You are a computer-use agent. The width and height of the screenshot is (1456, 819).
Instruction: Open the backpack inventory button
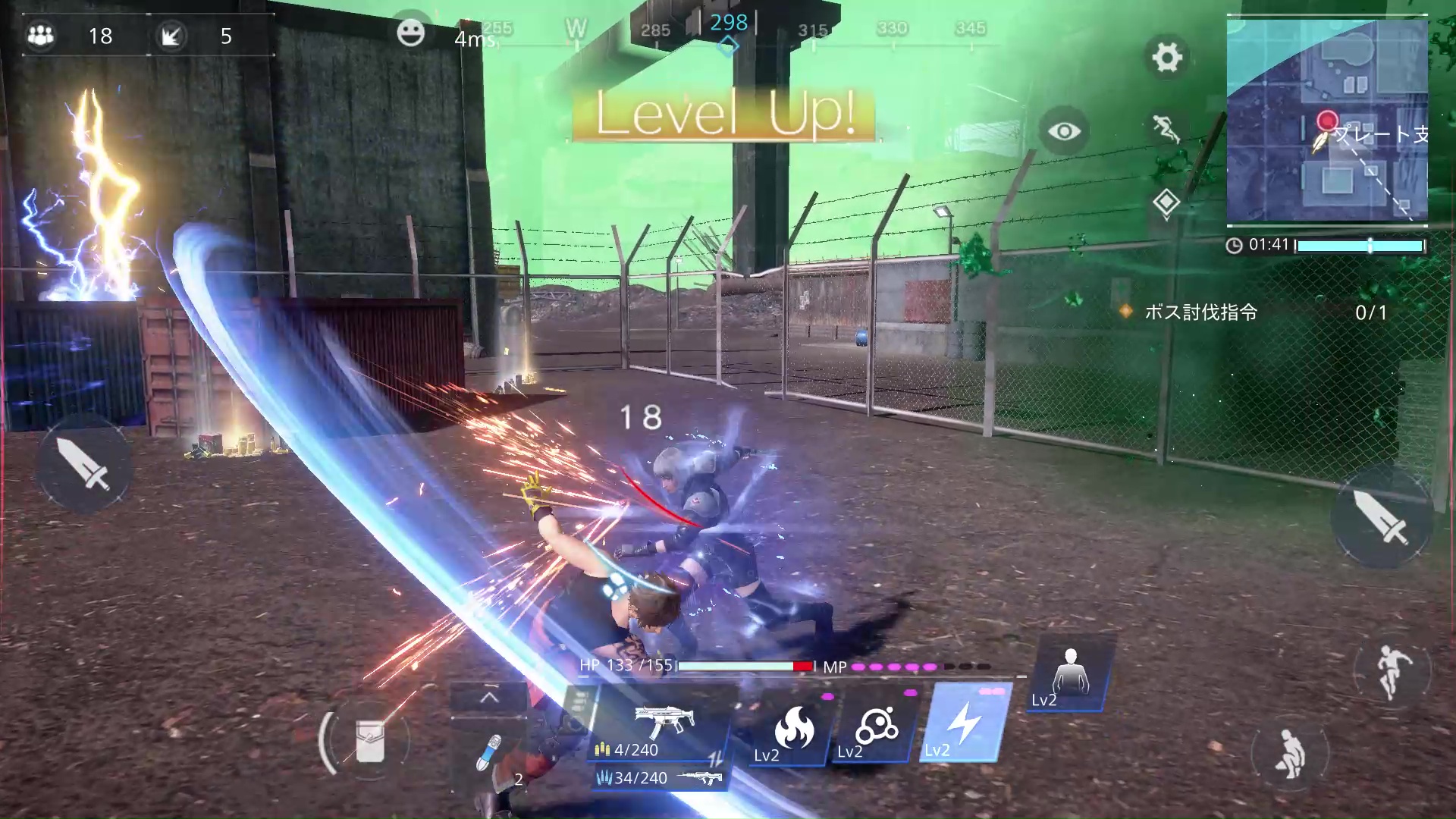click(369, 741)
